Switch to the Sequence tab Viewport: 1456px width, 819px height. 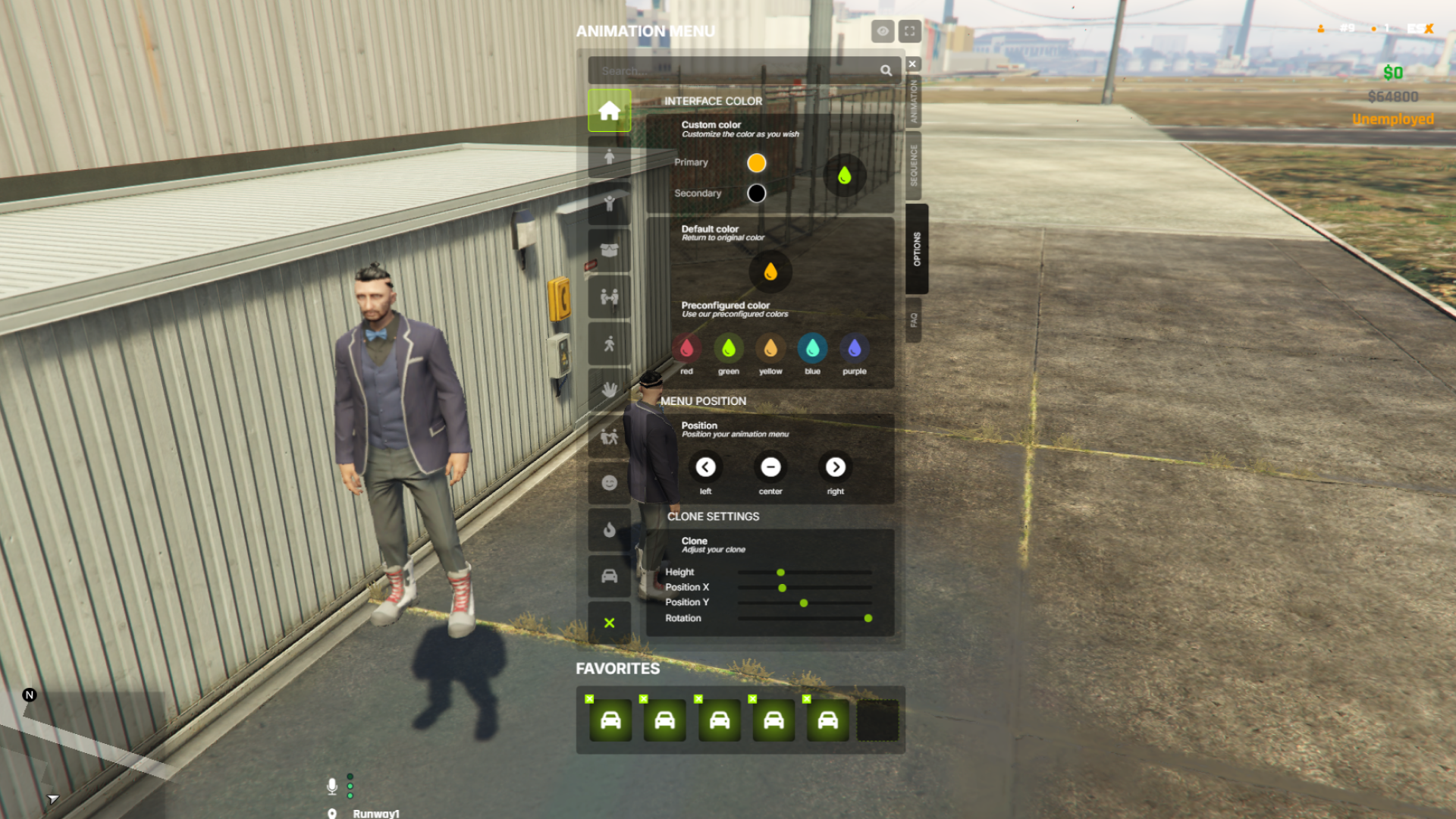pyautogui.click(x=914, y=165)
